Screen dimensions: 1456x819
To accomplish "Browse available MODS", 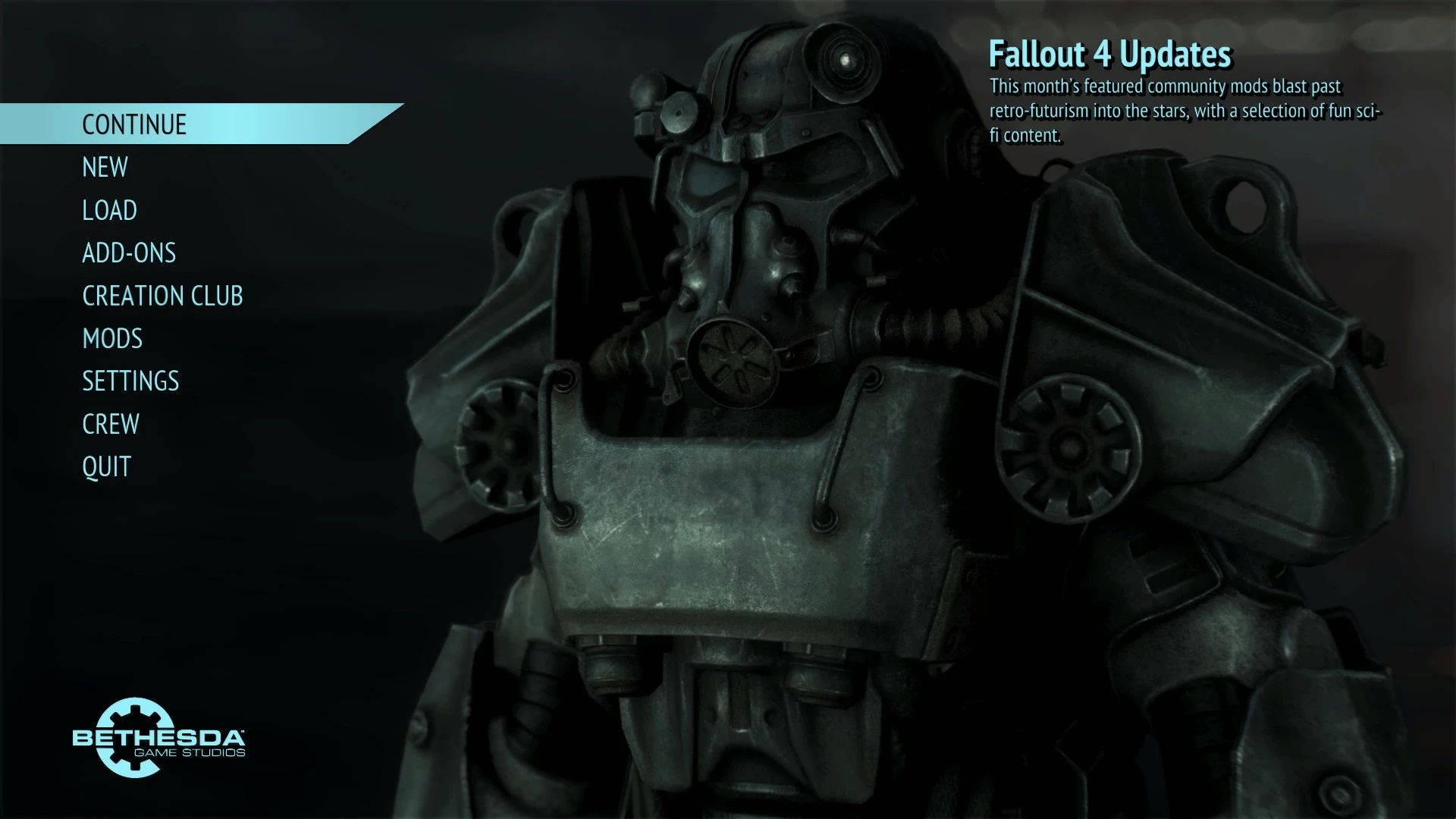I will pyautogui.click(x=112, y=338).
